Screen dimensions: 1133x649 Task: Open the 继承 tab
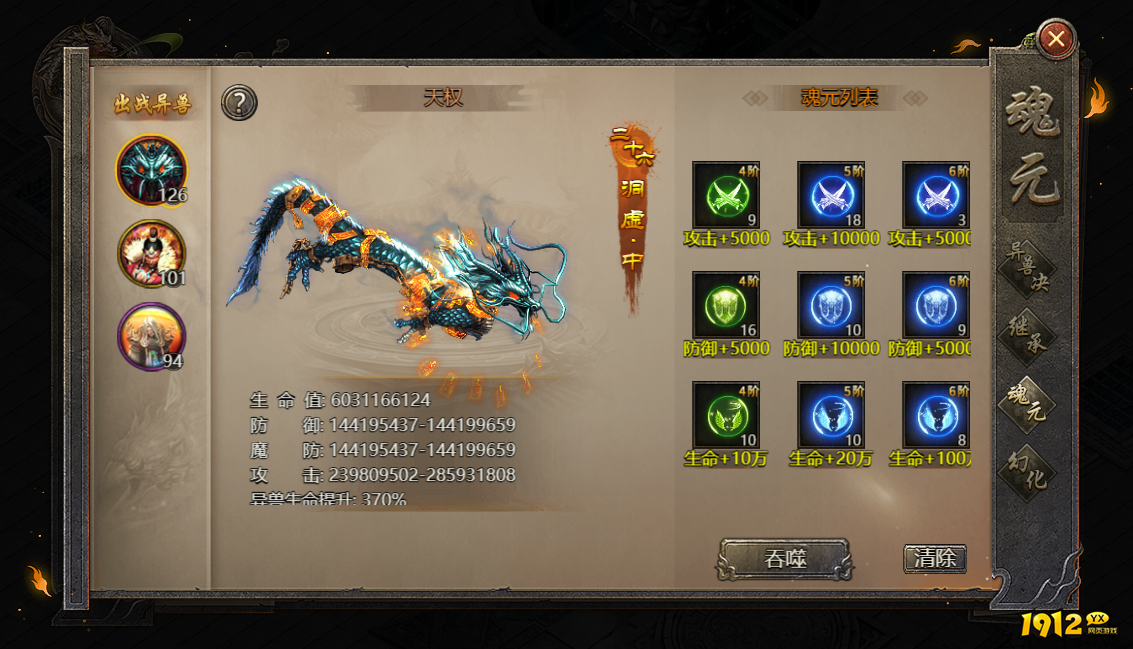click(1029, 335)
